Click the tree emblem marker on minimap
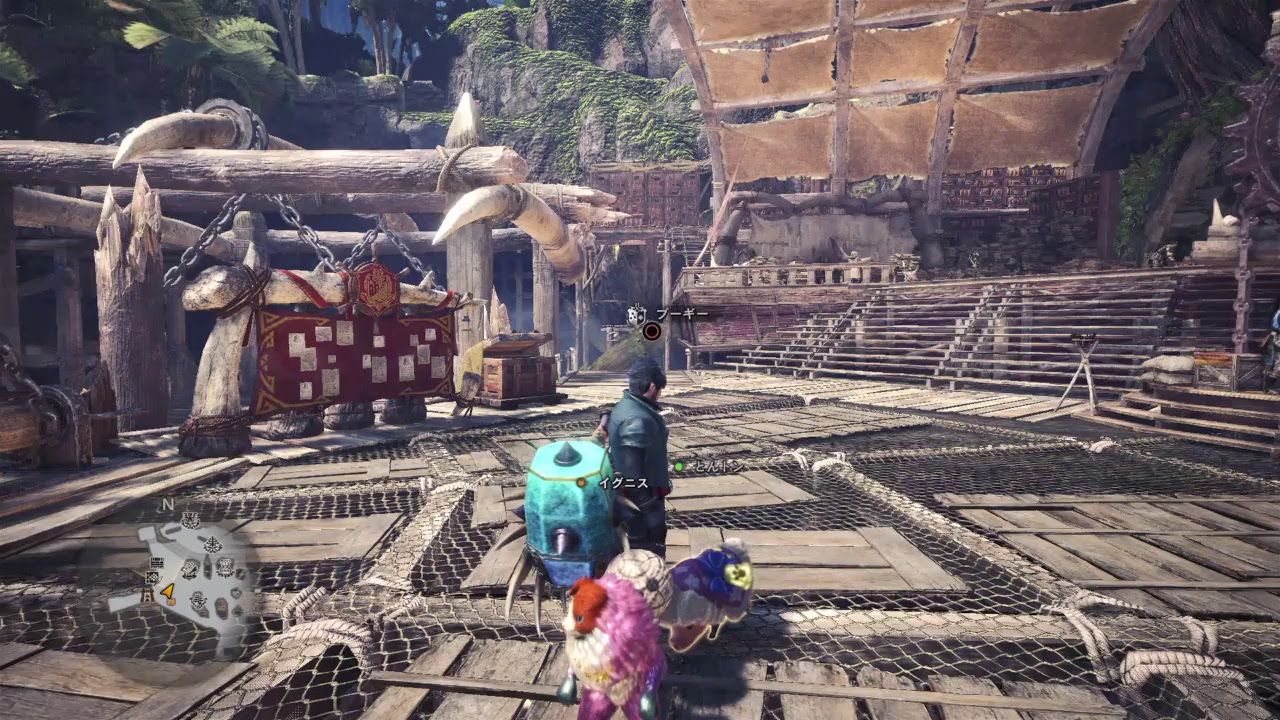1280x720 pixels. click(x=213, y=545)
